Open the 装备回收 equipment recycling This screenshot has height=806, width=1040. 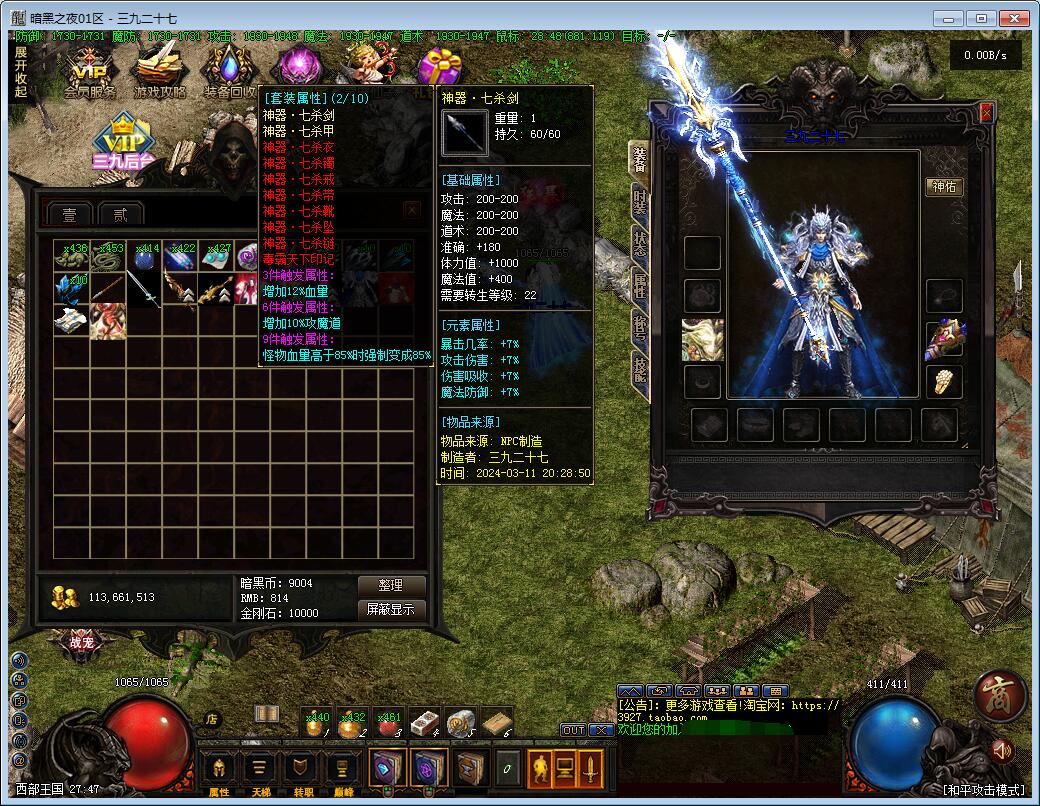(229, 72)
